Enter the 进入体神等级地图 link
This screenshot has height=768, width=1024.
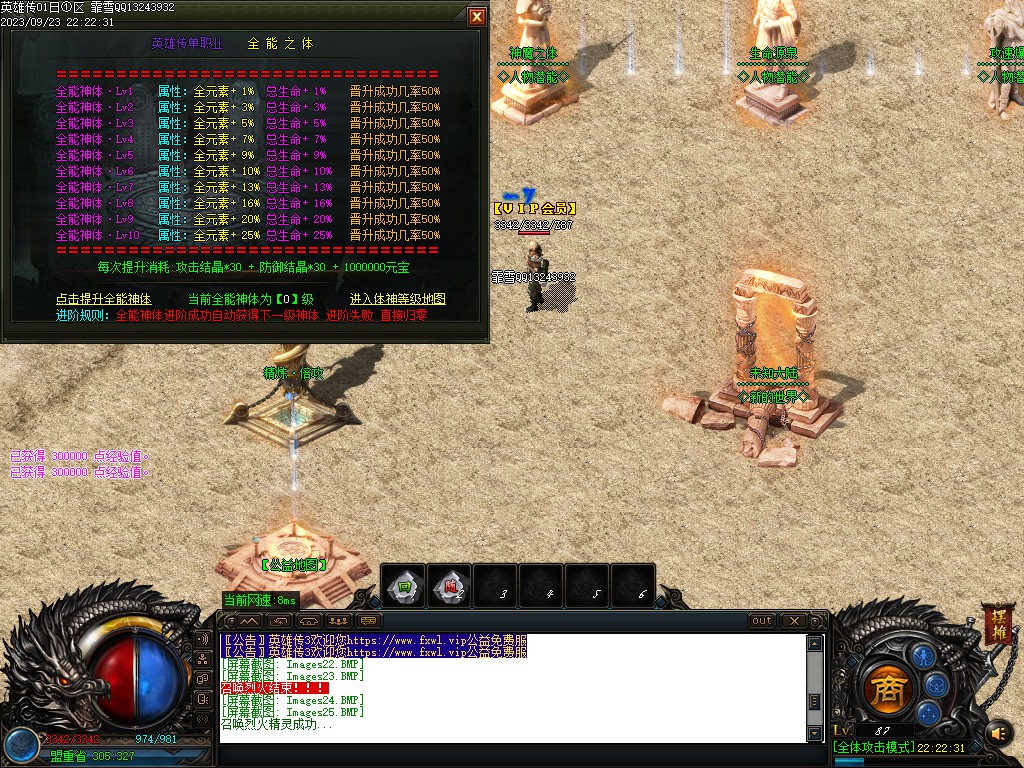[397, 299]
